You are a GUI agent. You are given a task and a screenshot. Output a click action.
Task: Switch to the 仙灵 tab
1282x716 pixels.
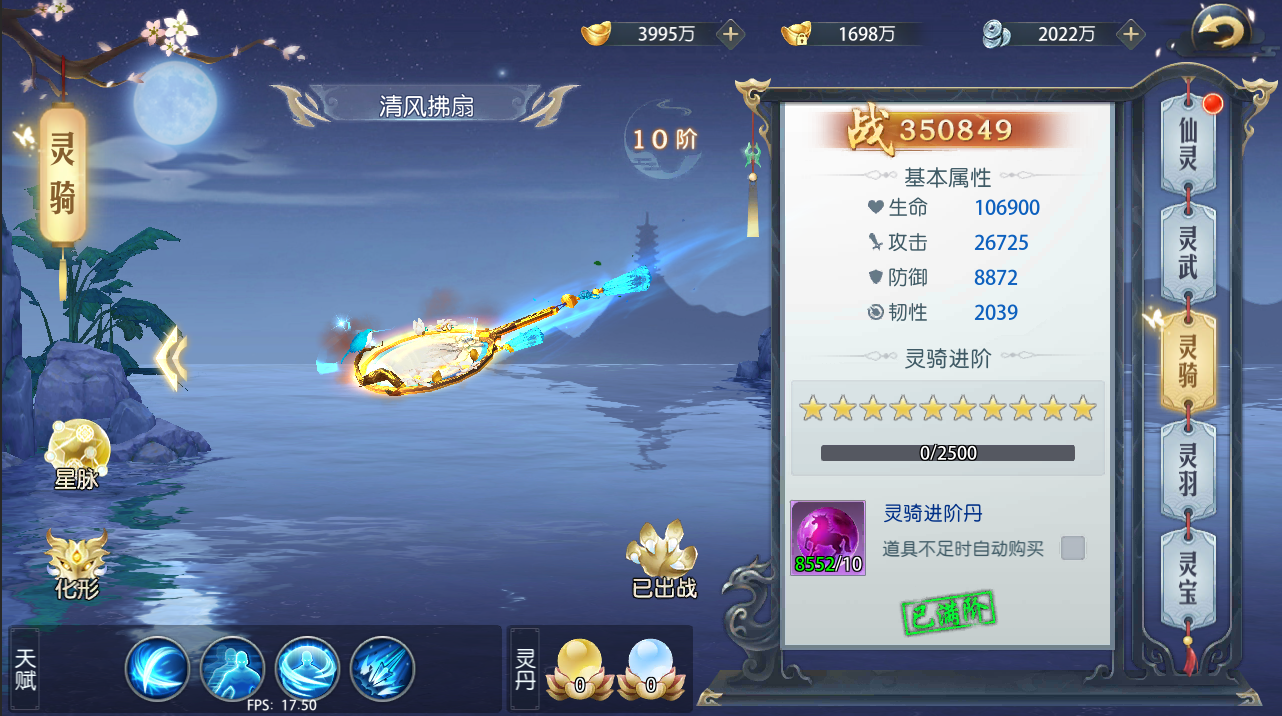(1187, 145)
